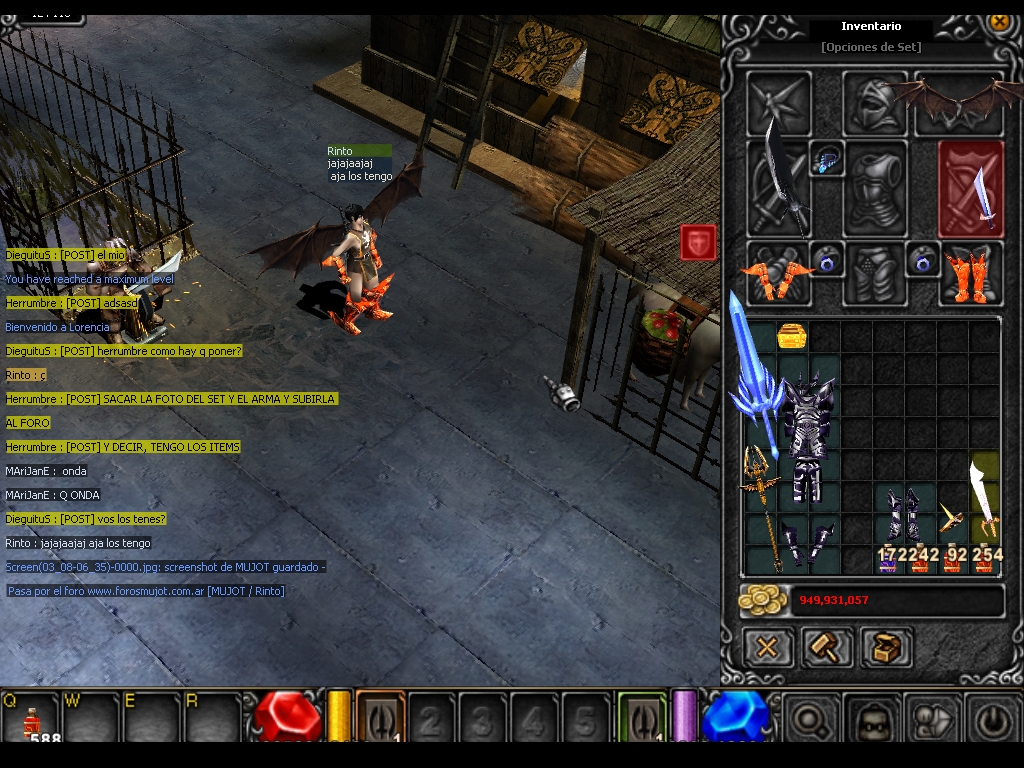Select the white curved blade item
Viewport: 1024px width, 768px height.
(984, 498)
